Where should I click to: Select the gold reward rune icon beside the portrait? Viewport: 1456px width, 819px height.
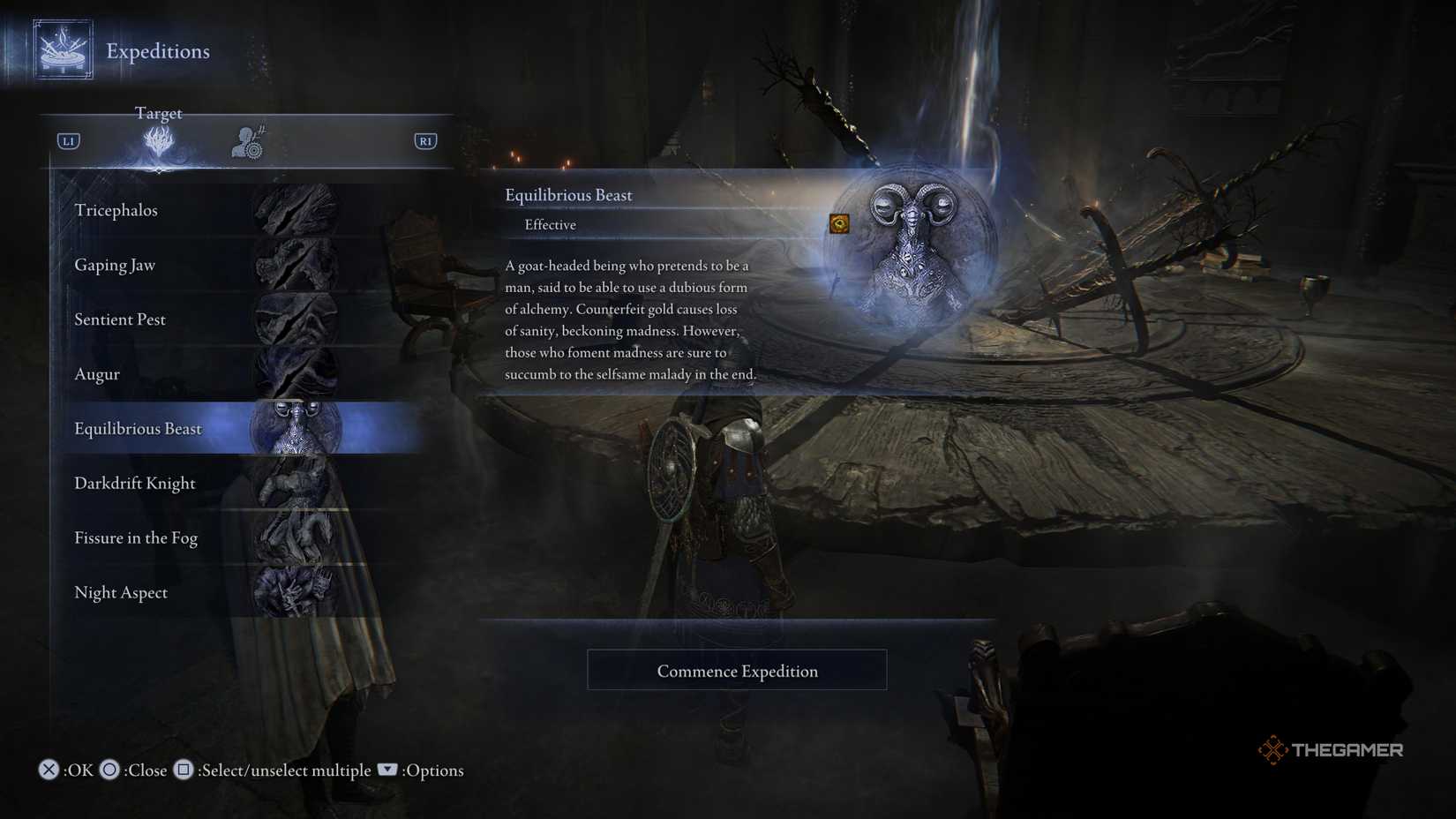[837, 224]
